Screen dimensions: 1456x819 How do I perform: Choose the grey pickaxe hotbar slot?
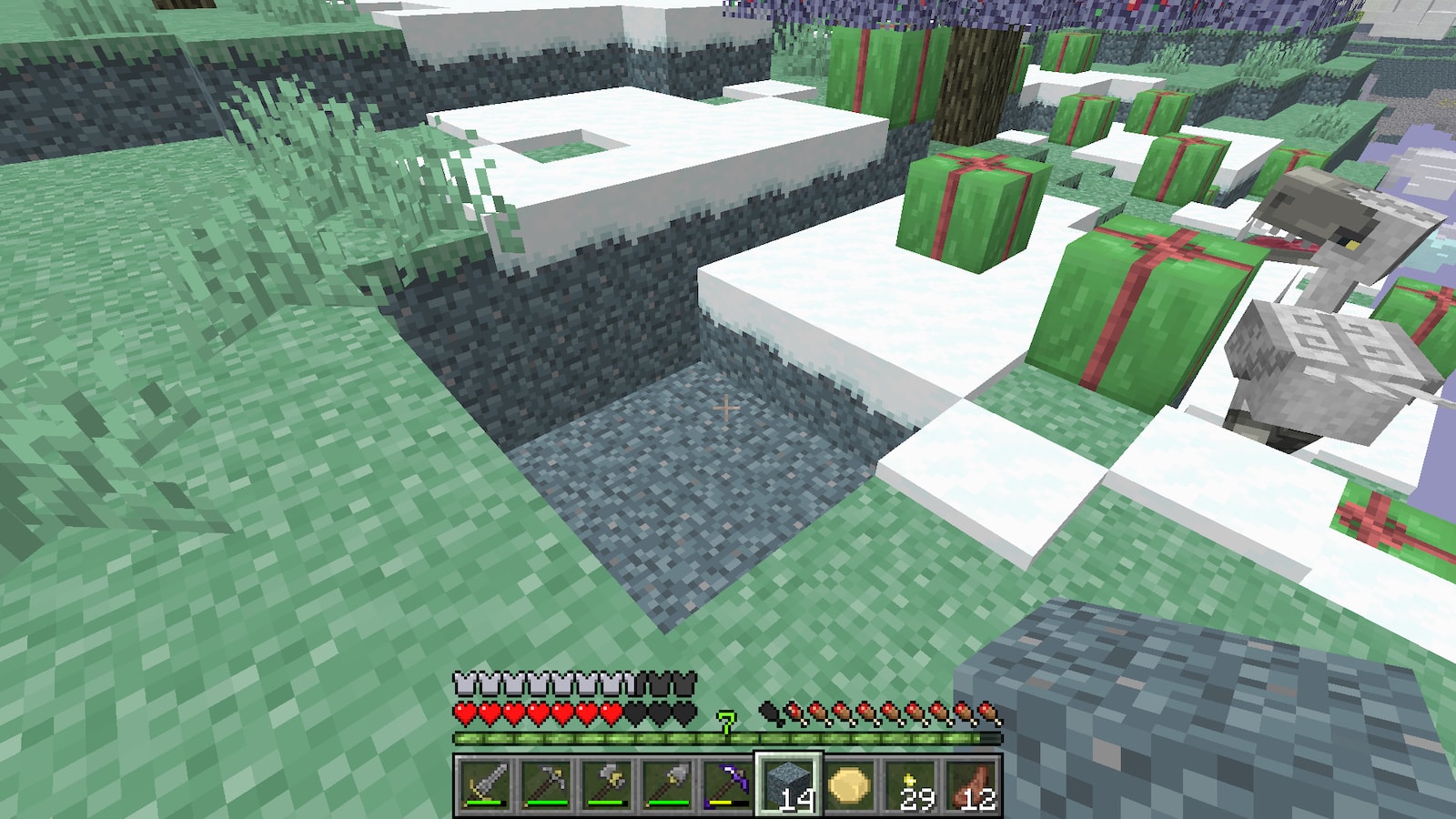coord(546,784)
